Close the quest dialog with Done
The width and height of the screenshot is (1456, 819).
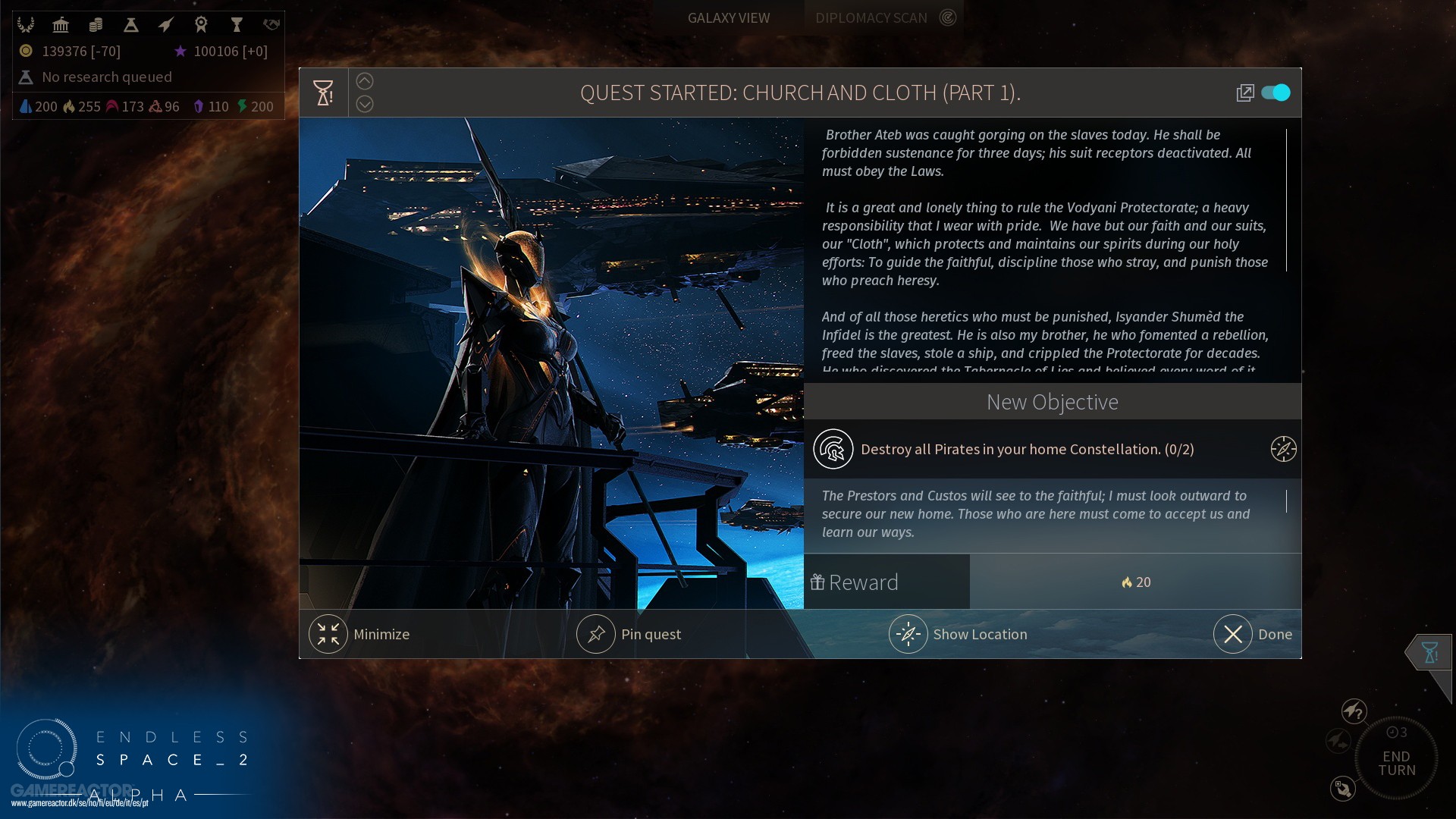(1233, 634)
